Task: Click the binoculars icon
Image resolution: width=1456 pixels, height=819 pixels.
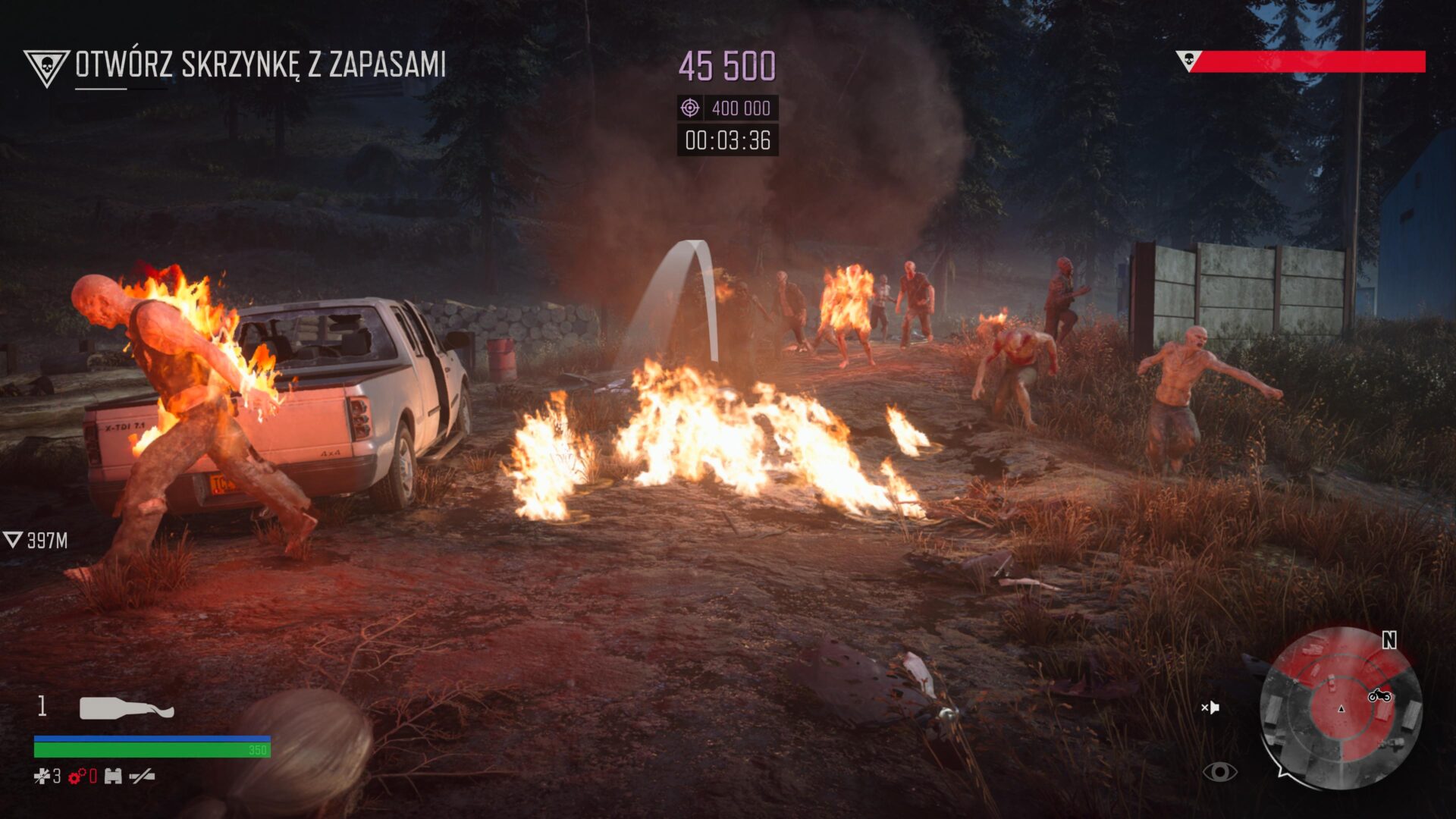Action: click(113, 776)
